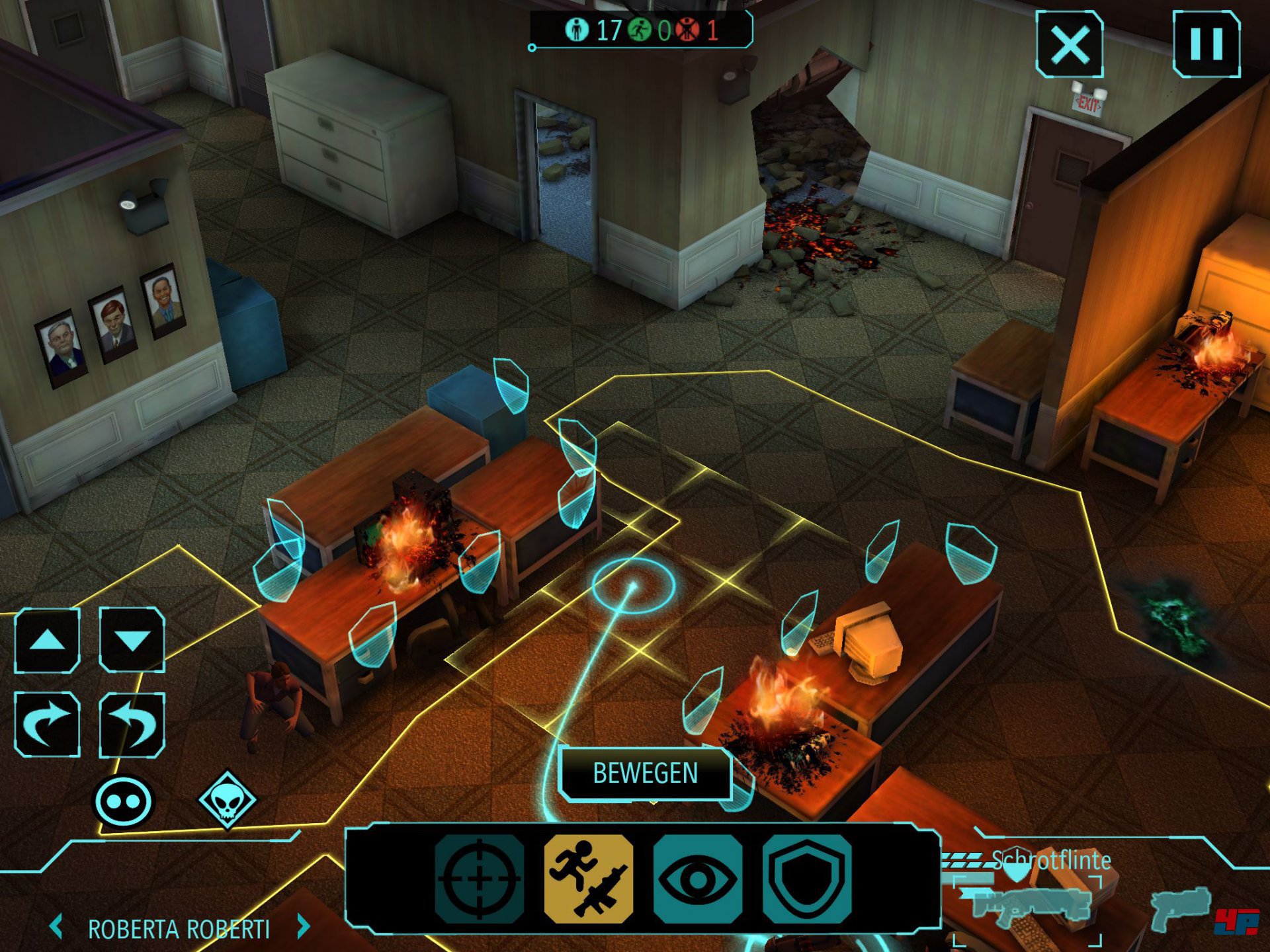The height and width of the screenshot is (952, 1270).
Task: Rotate camera with the left-curving arrow
Action: point(132,724)
